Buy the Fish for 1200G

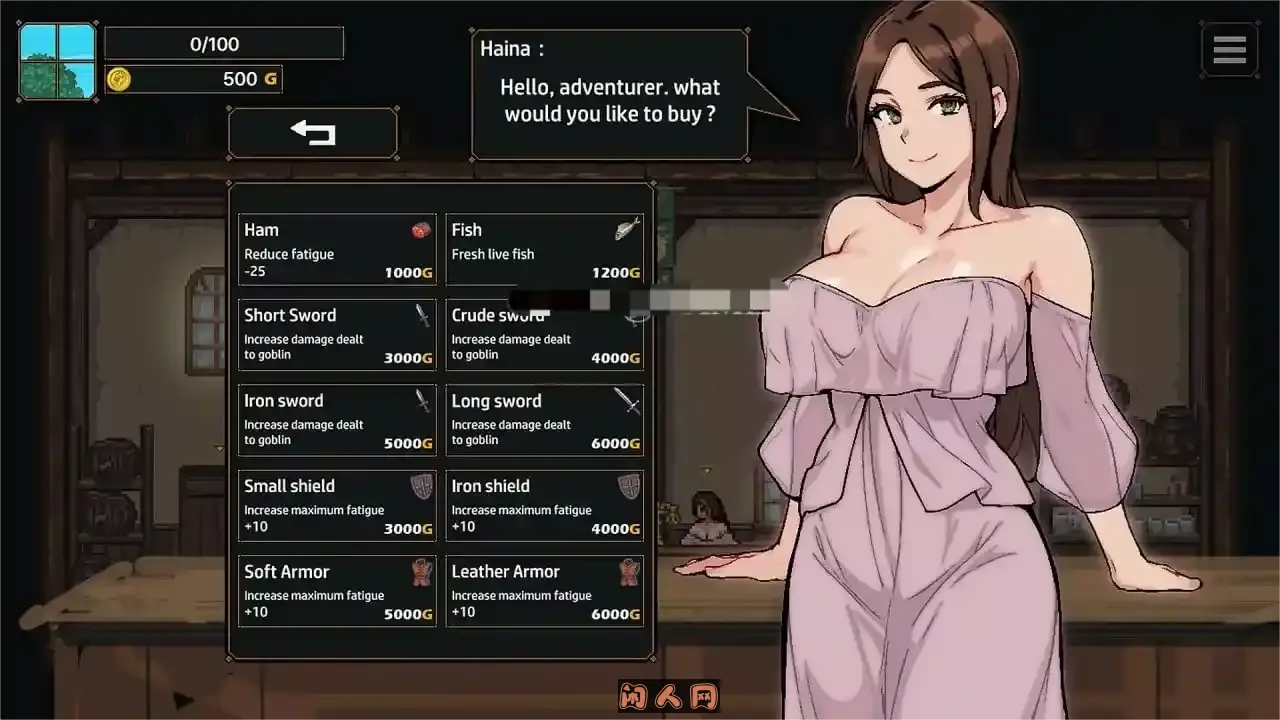544,248
